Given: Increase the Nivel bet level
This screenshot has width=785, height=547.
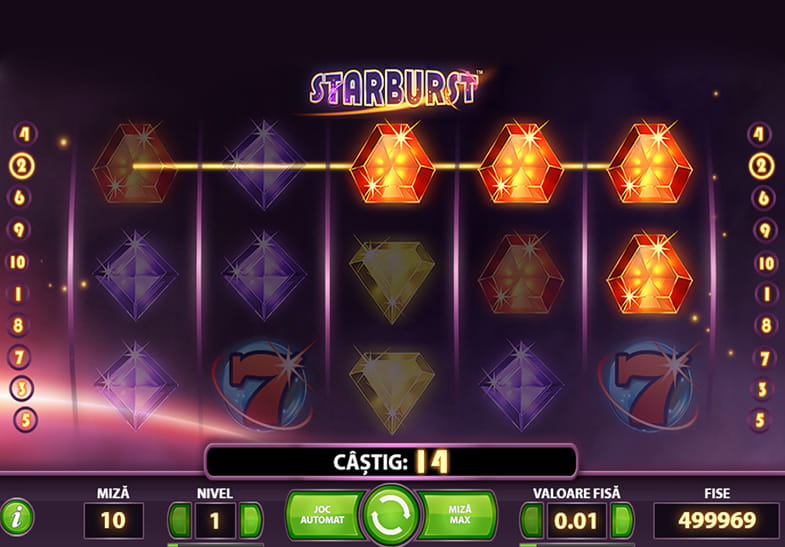Looking at the screenshot, I should (251, 520).
